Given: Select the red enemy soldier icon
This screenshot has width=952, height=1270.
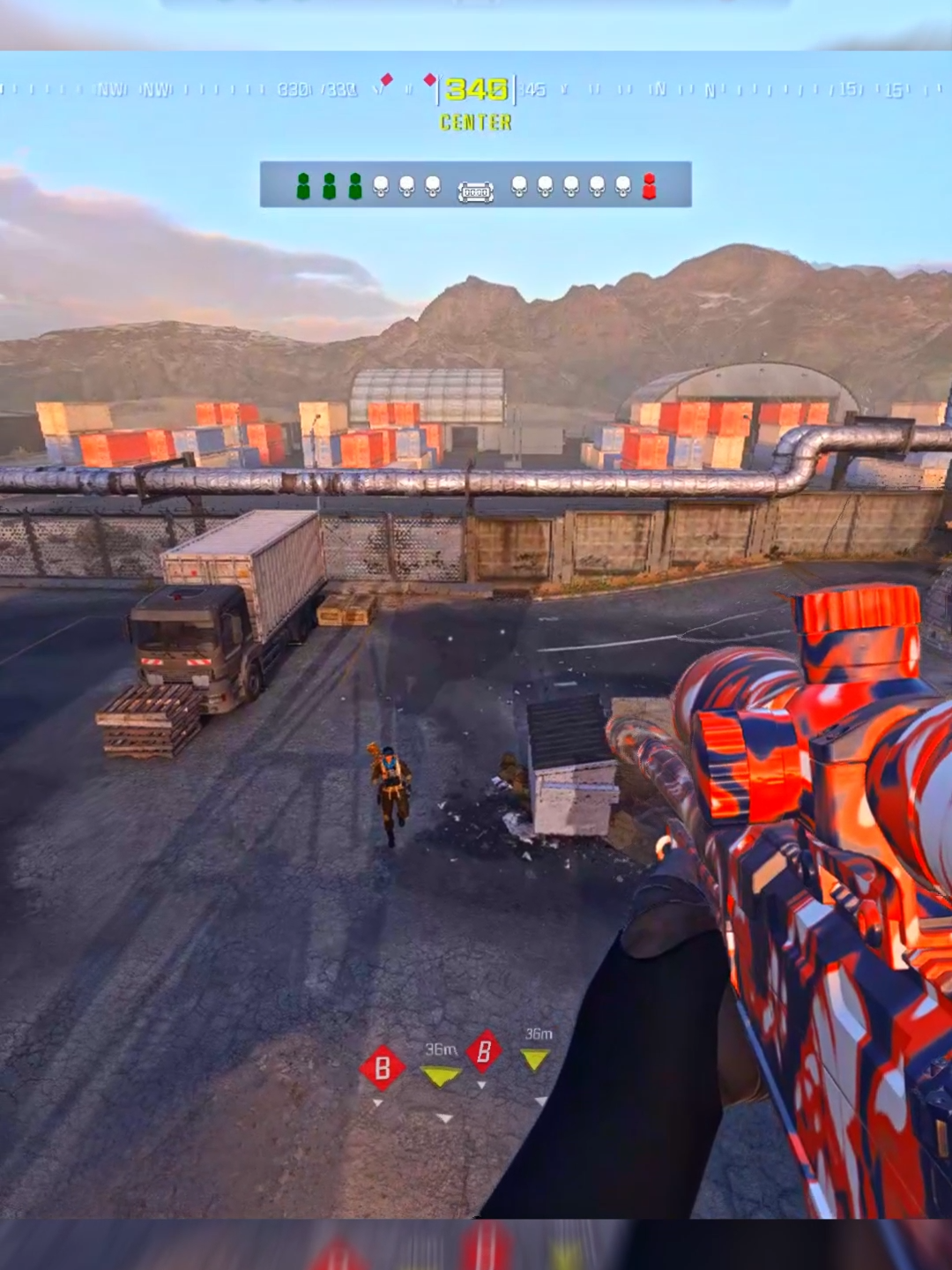Looking at the screenshot, I should (650, 186).
